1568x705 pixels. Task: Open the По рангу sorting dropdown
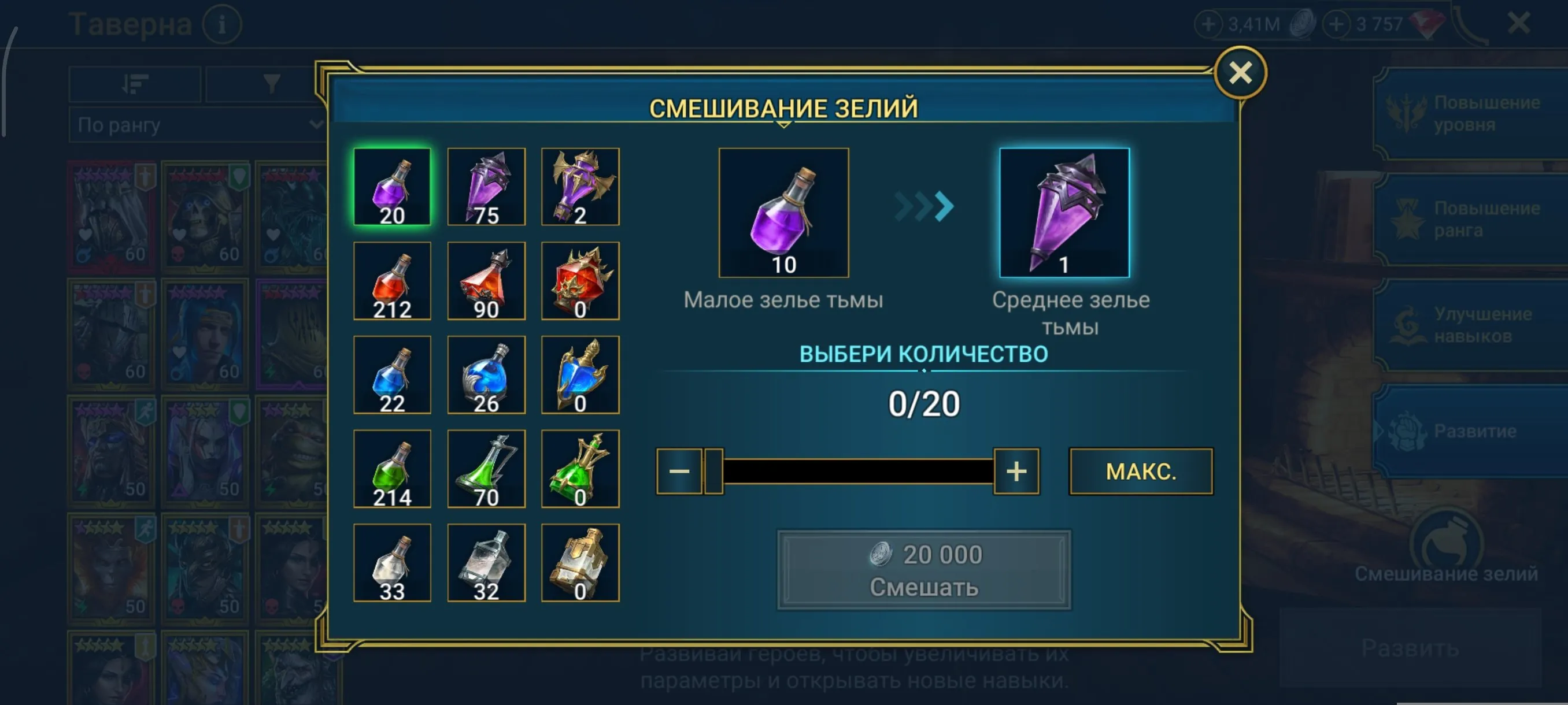pyautogui.click(x=195, y=126)
